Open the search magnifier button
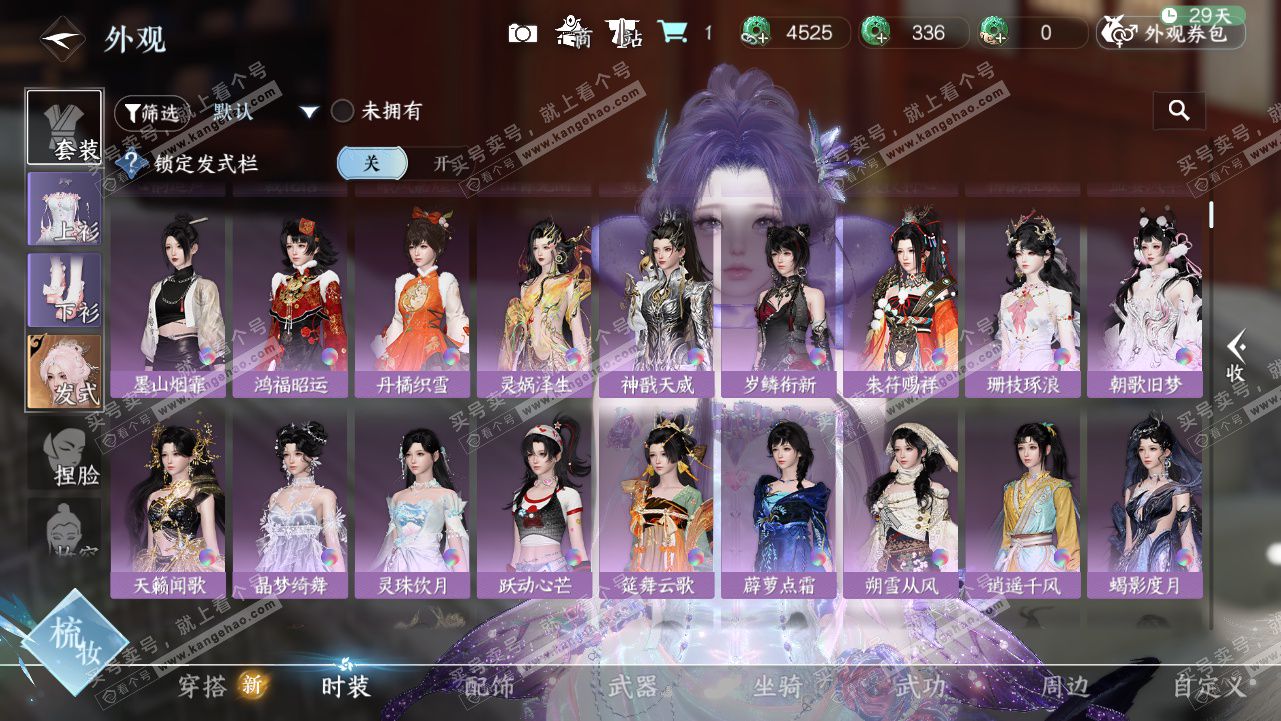 (1179, 111)
